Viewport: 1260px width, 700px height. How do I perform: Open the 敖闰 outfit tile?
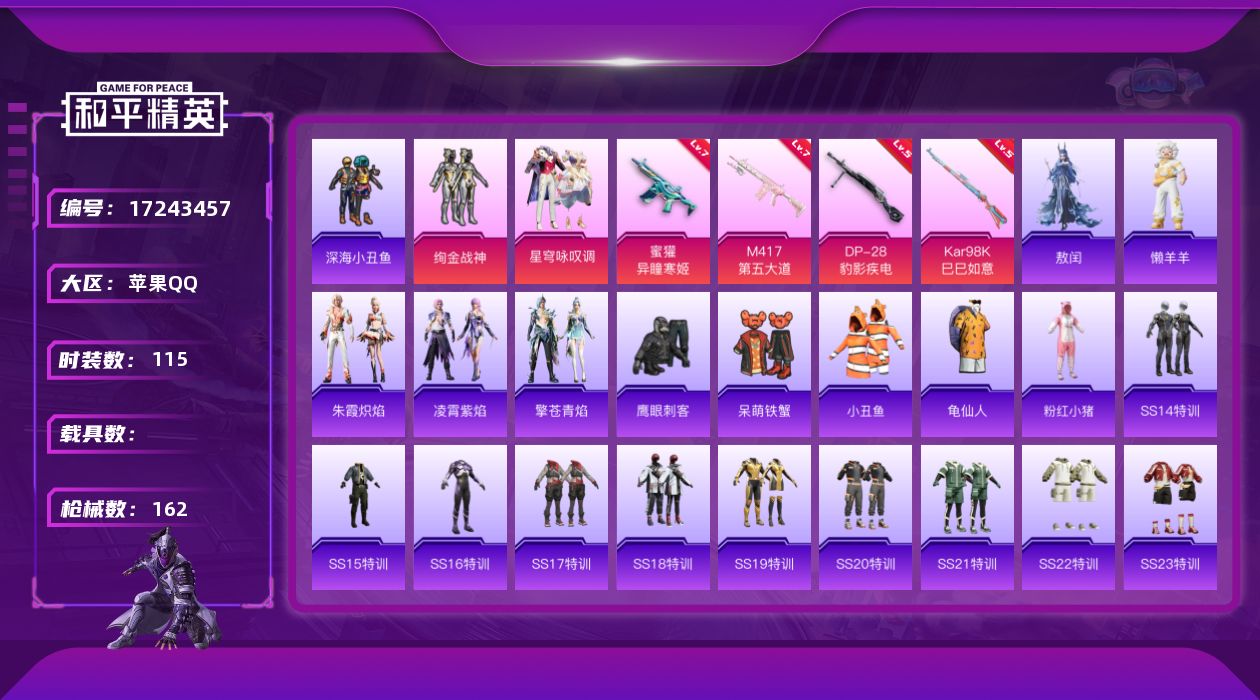(1068, 211)
